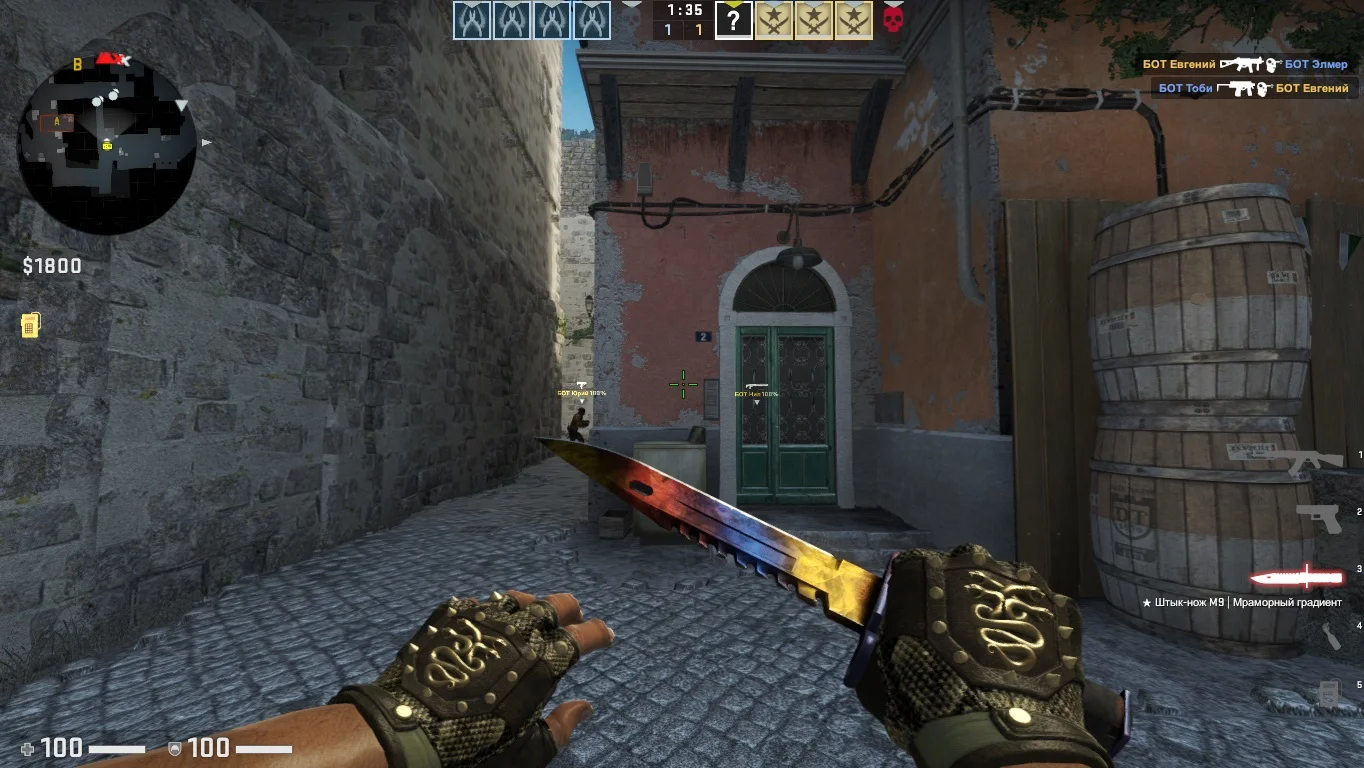Select the C4 bomb in slot 5
The width and height of the screenshot is (1364, 768).
pos(1328,691)
